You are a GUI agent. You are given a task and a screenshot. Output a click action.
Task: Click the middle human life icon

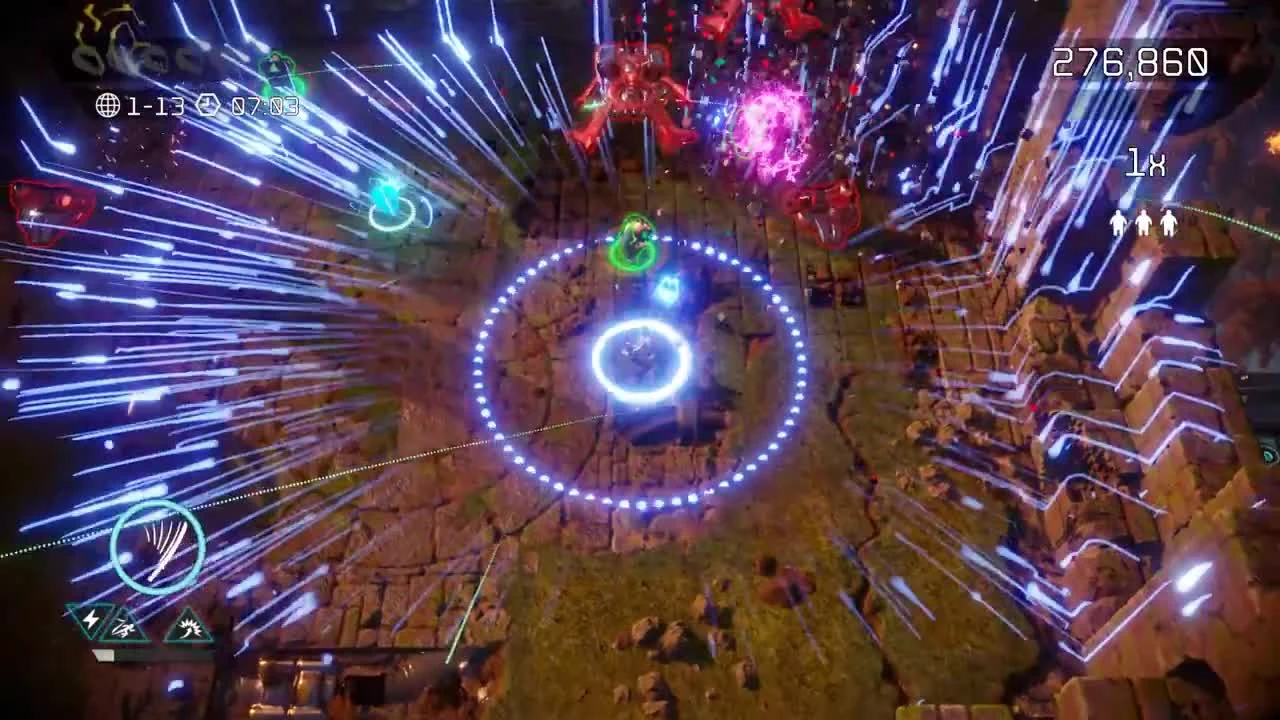tap(1143, 223)
